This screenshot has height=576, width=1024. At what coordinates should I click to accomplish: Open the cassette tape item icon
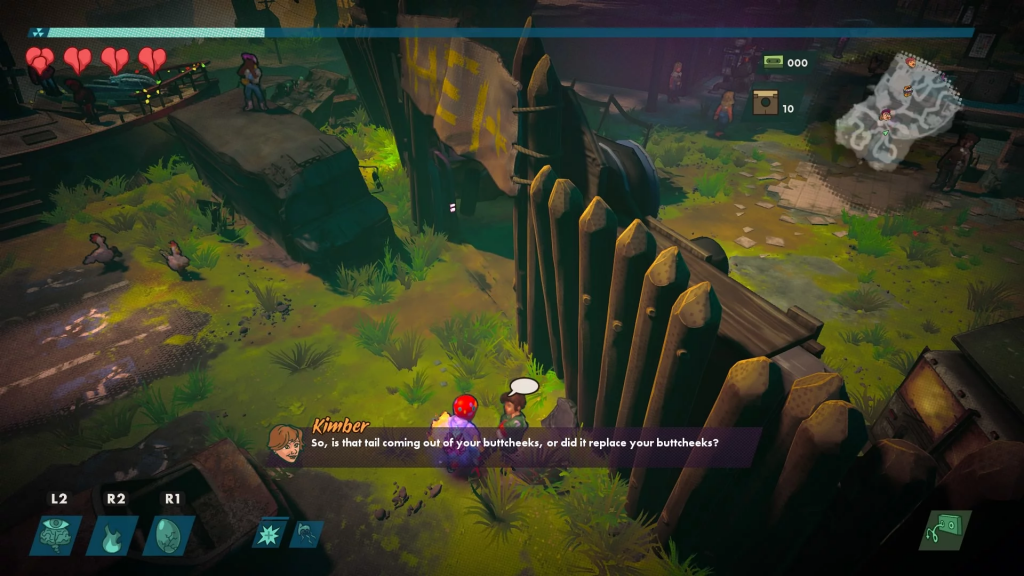(943, 530)
